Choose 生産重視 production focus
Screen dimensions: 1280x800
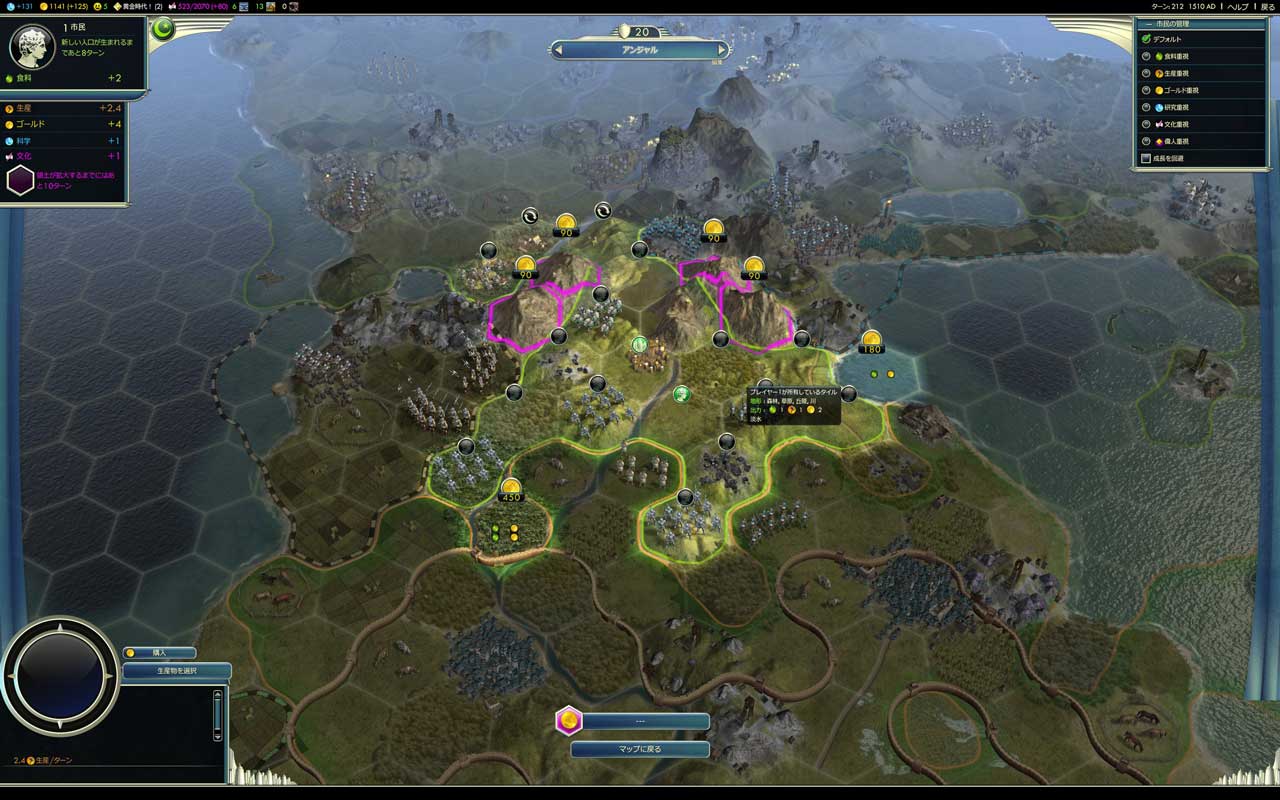tap(1147, 73)
